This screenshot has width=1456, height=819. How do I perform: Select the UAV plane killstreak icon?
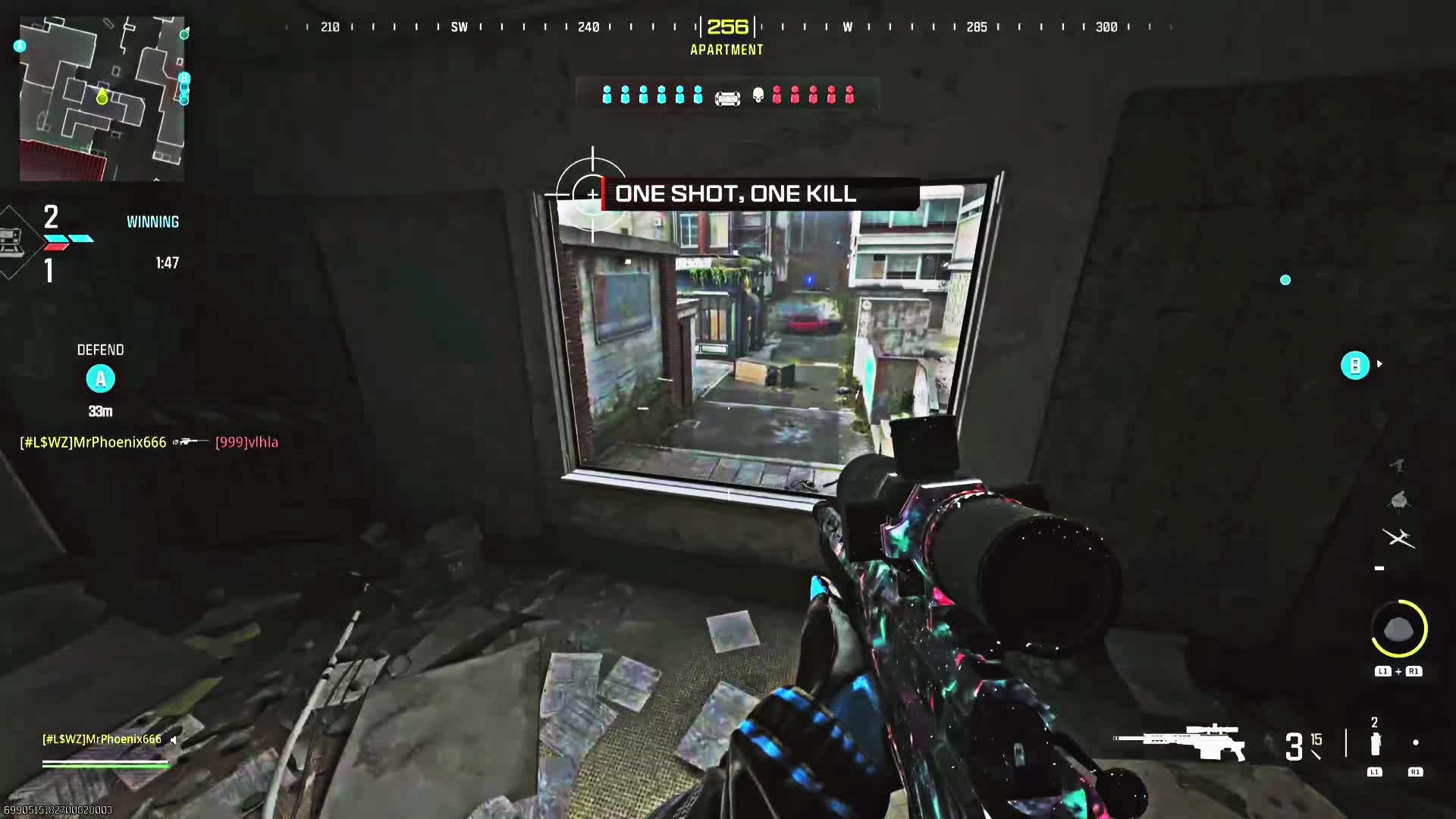1398,538
